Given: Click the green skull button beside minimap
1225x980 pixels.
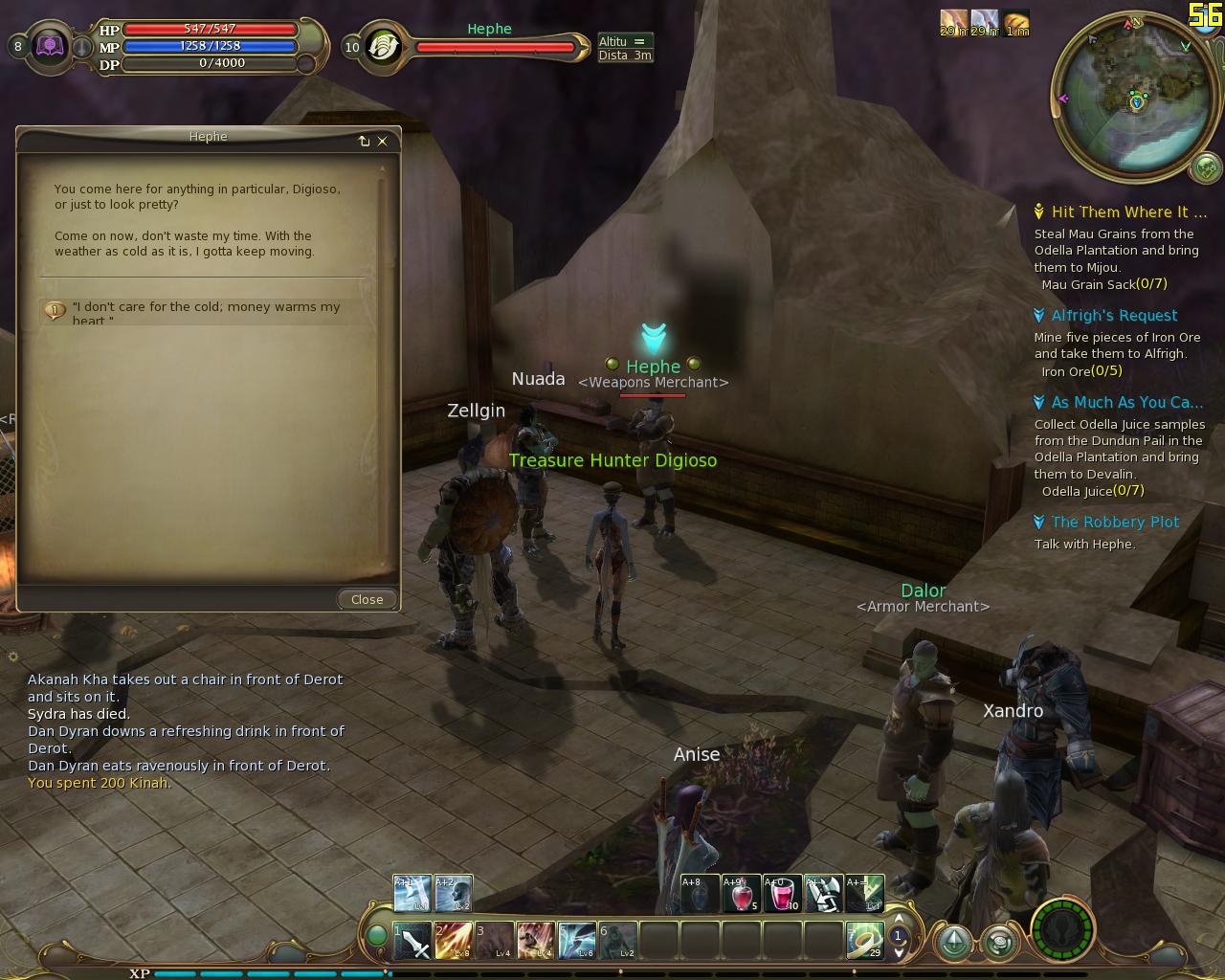Looking at the screenshot, I should coord(1206,169).
